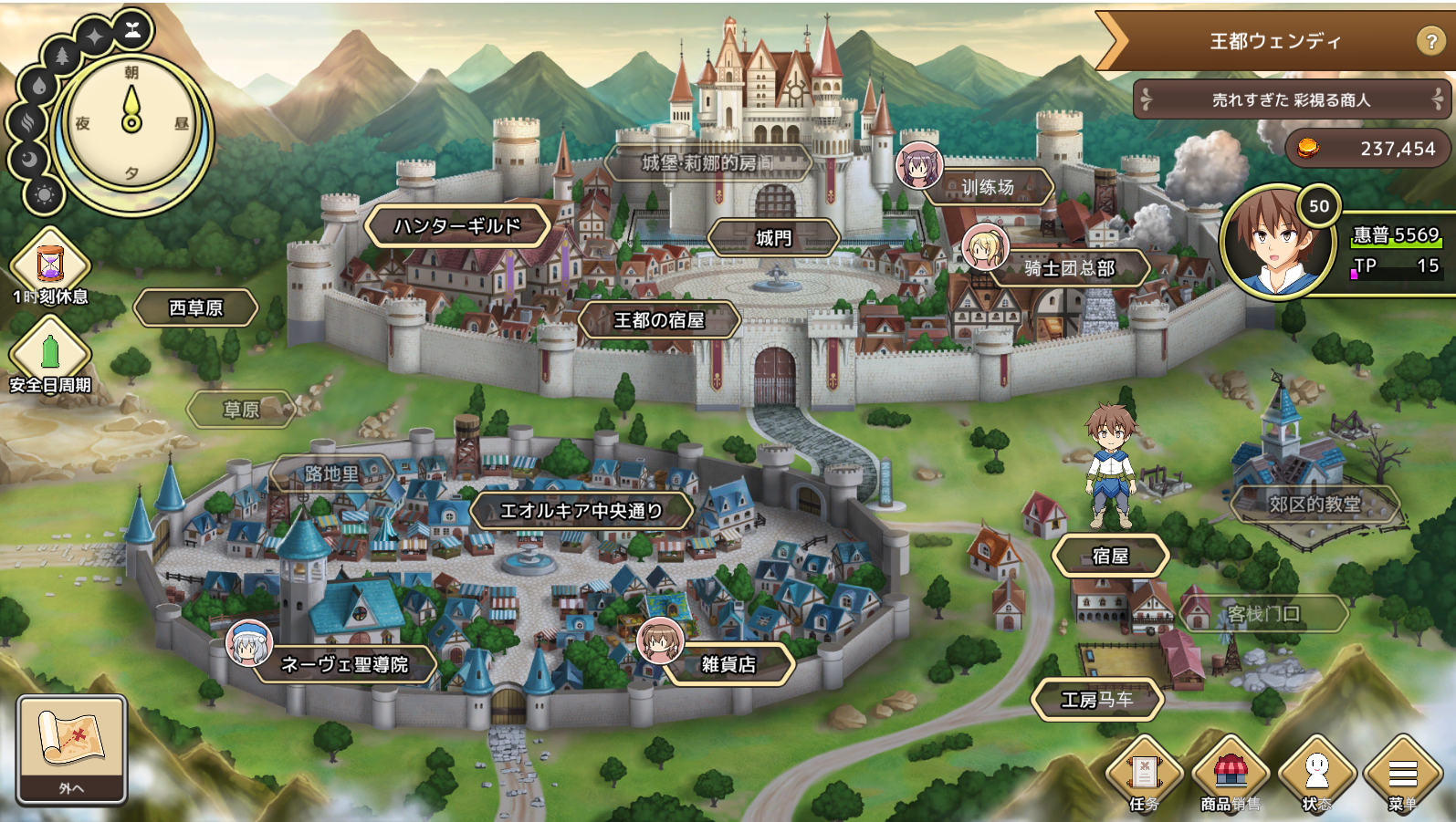The width and height of the screenshot is (1456, 822).
Task: Go to ハンターギルド location
Action: (457, 226)
